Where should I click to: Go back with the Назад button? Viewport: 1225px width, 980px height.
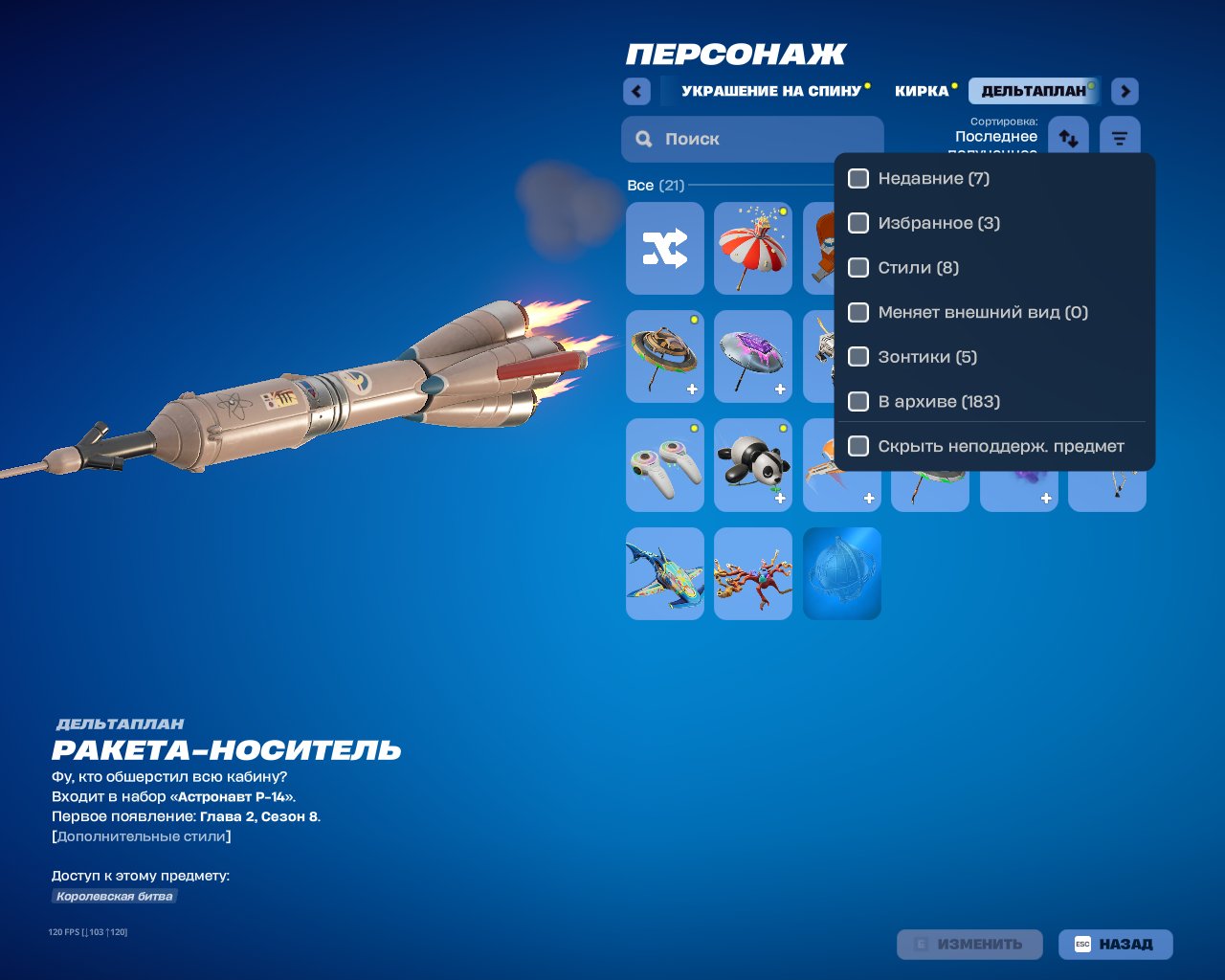click(1115, 944)
